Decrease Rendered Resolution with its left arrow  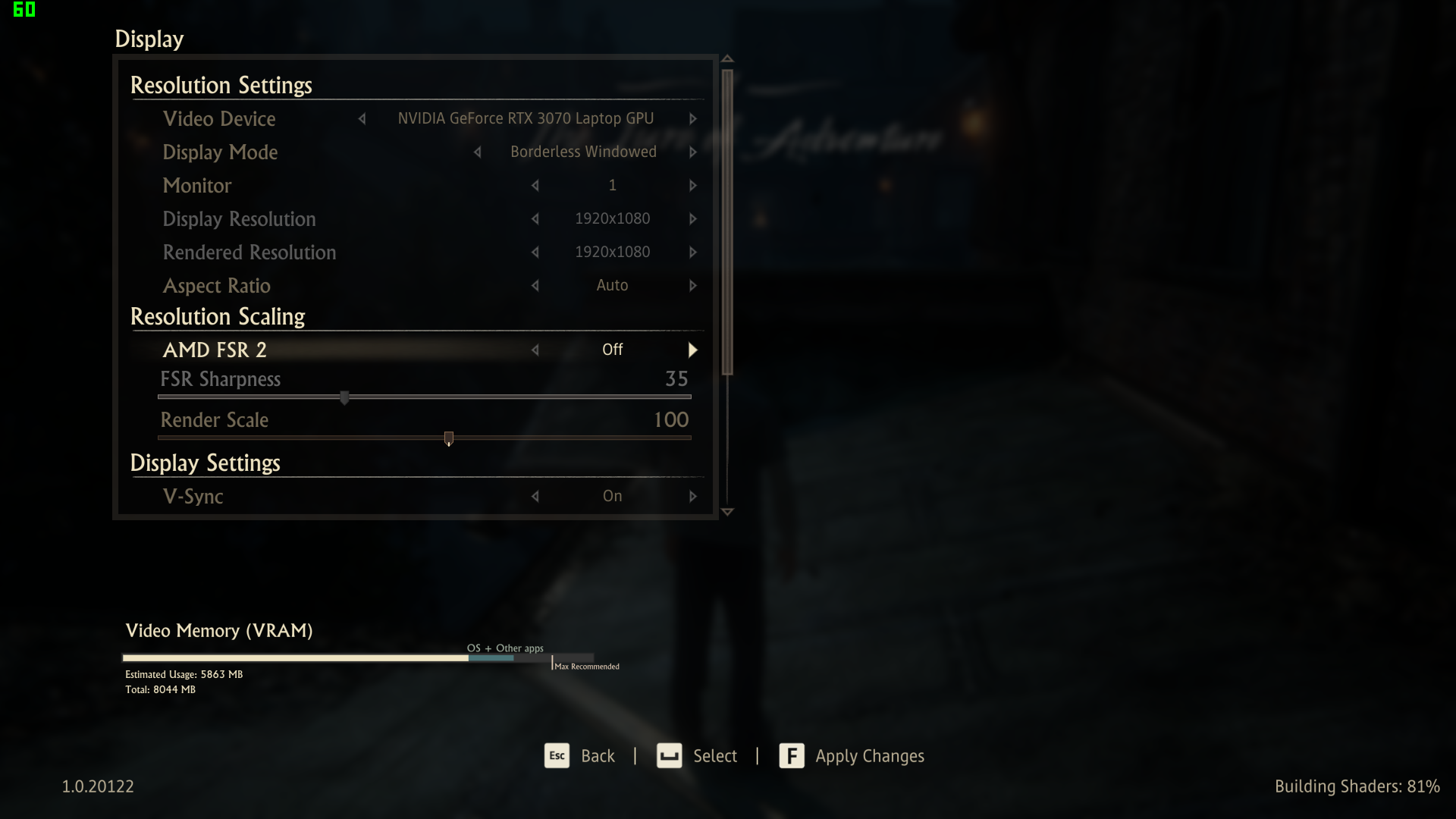tap(535, 253)
